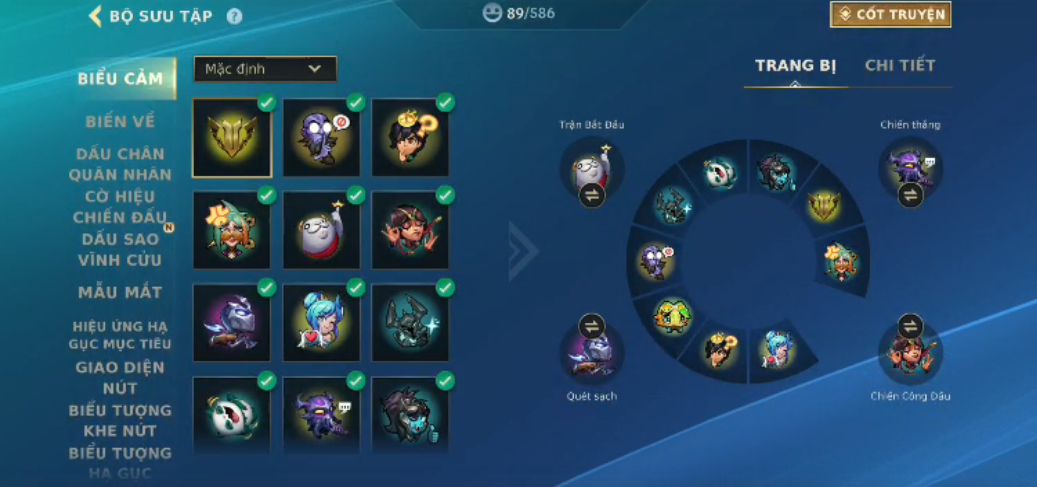Viewport: 1037px width, 487px height.
Task: Open the Giao Diện Nút category
Action: click(x=120, y=377)
